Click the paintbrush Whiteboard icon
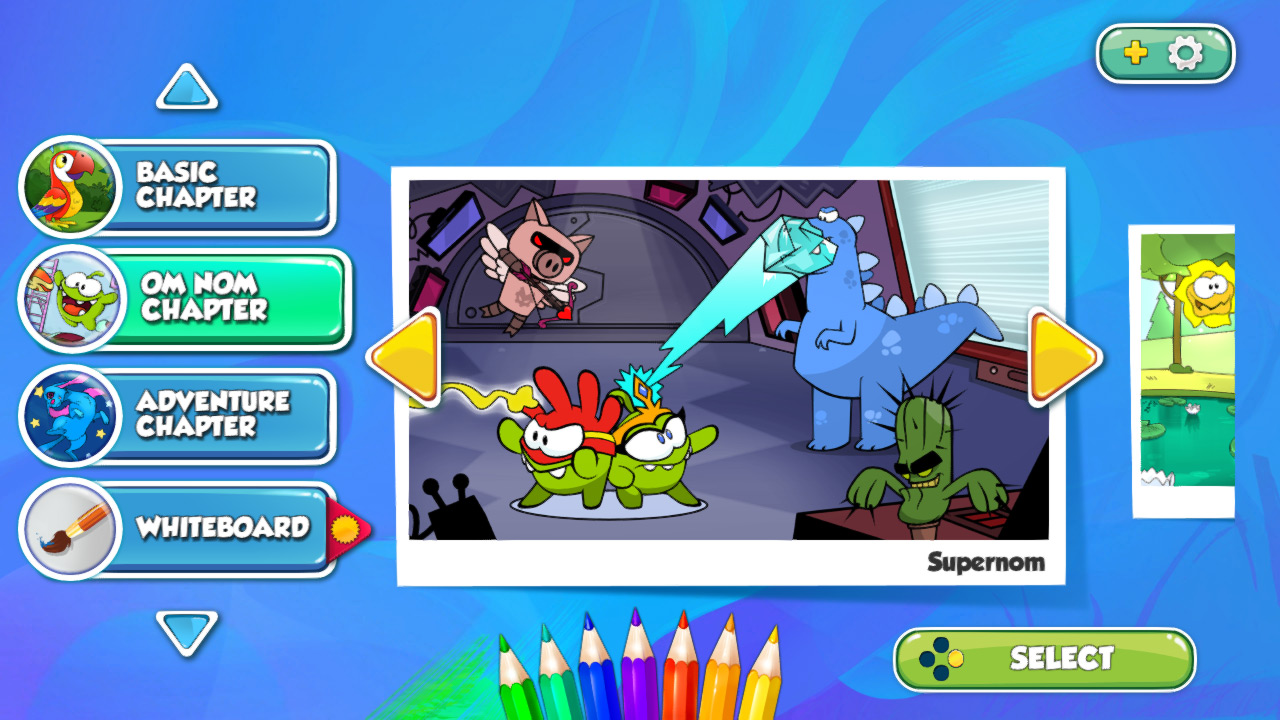The height and width of the screenshot is (720, 1280). 69,528
